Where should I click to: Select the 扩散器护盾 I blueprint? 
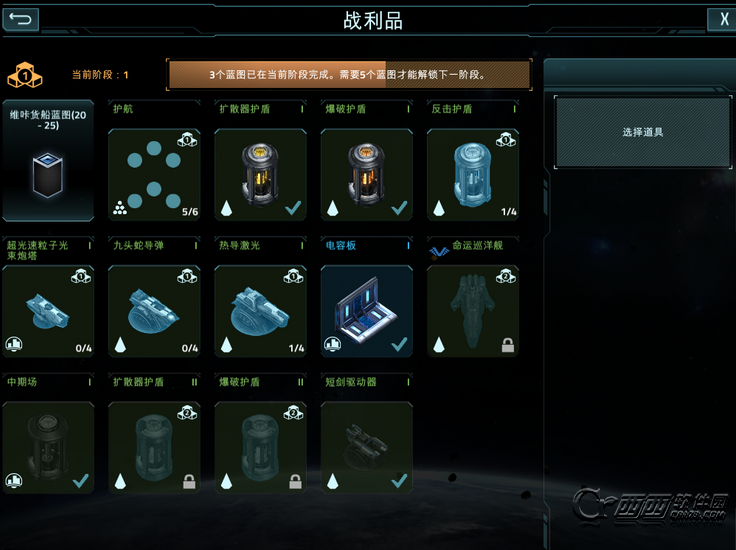[x=260, y=174]
